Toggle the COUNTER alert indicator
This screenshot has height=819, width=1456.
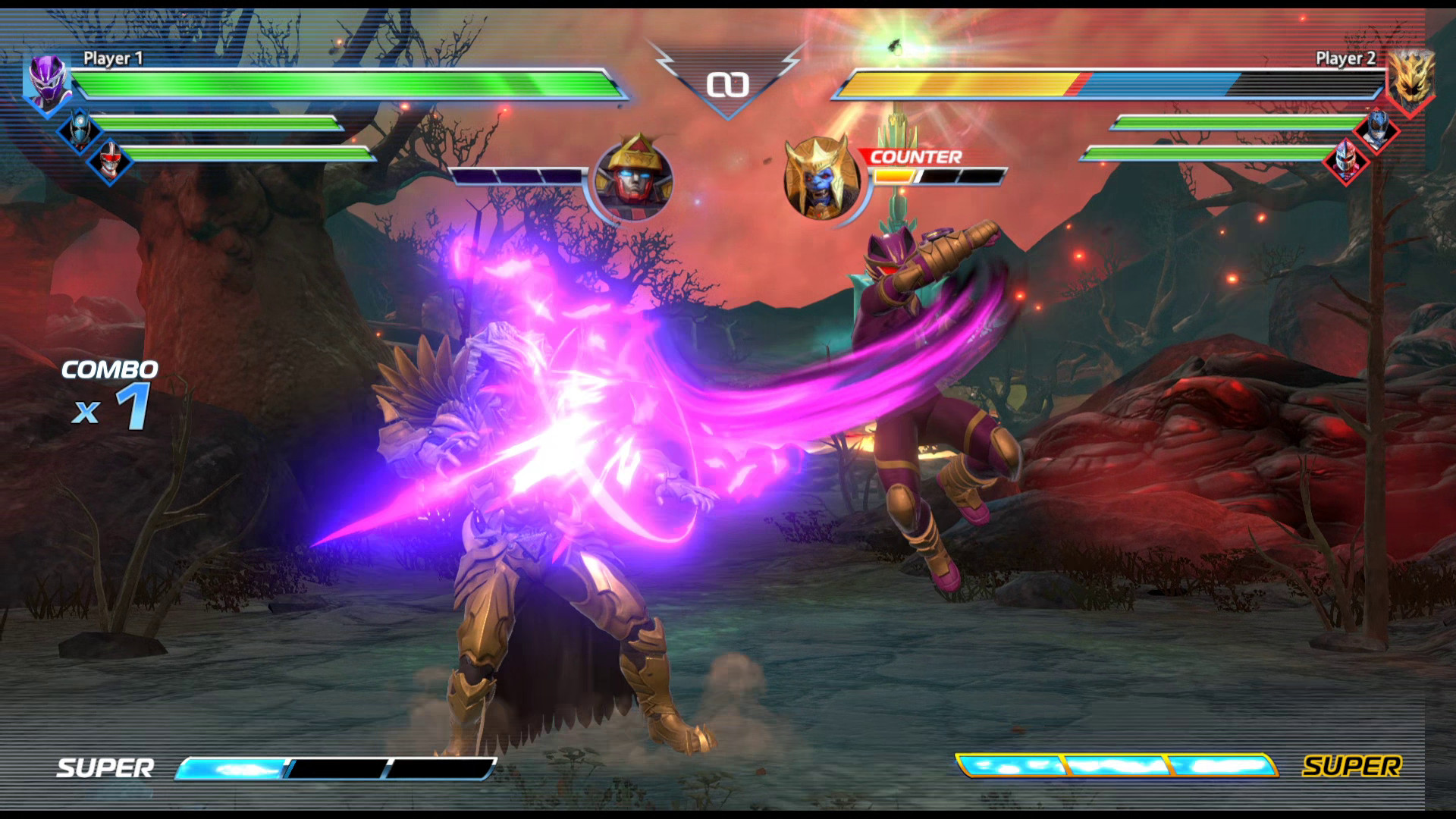point(915,158)
